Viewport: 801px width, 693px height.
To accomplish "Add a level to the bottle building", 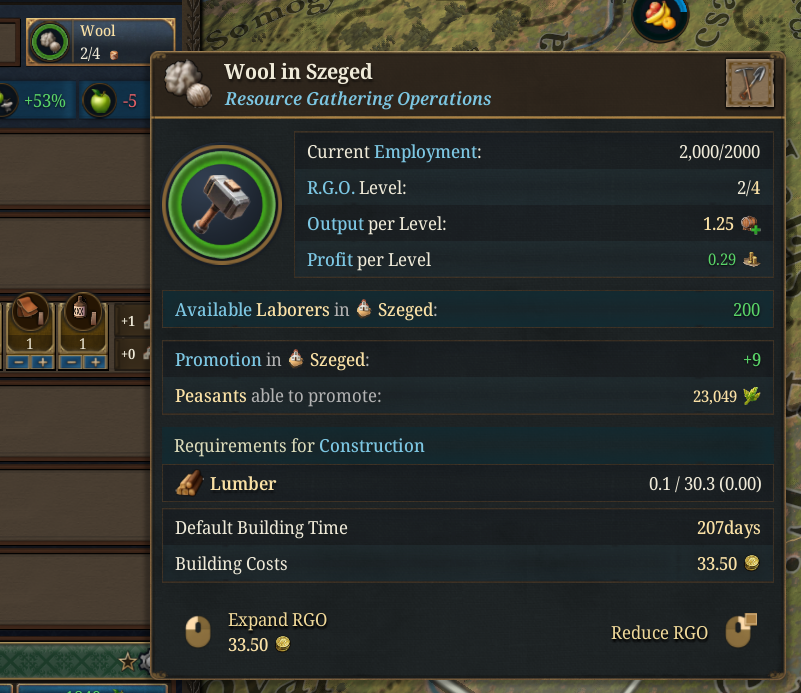I will pyautogui.click(x=96, y=361).
